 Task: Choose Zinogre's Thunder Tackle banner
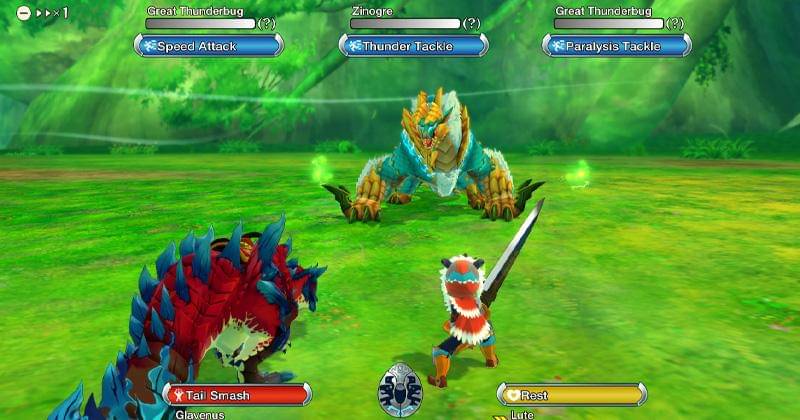413,45
